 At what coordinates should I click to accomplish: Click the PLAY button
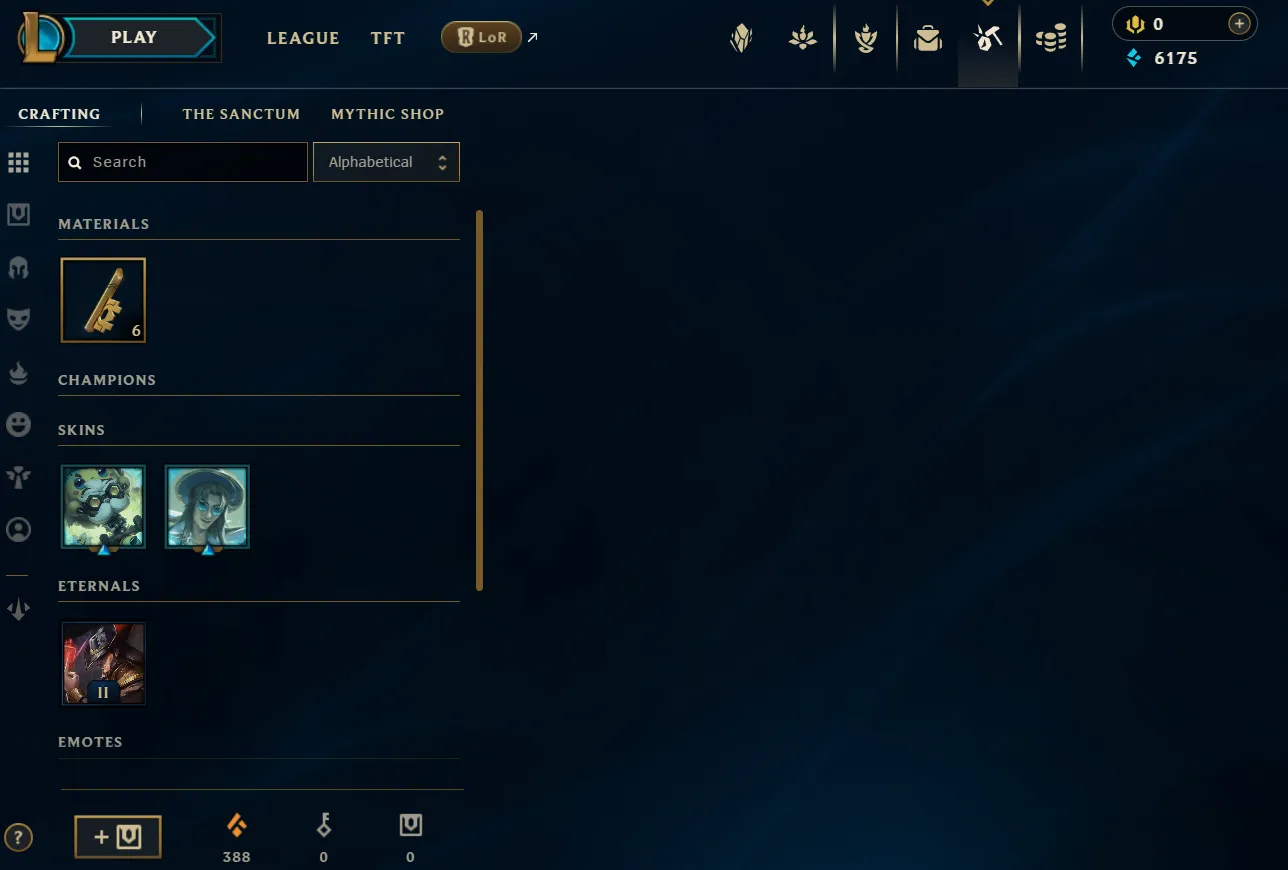coord(133,37)
